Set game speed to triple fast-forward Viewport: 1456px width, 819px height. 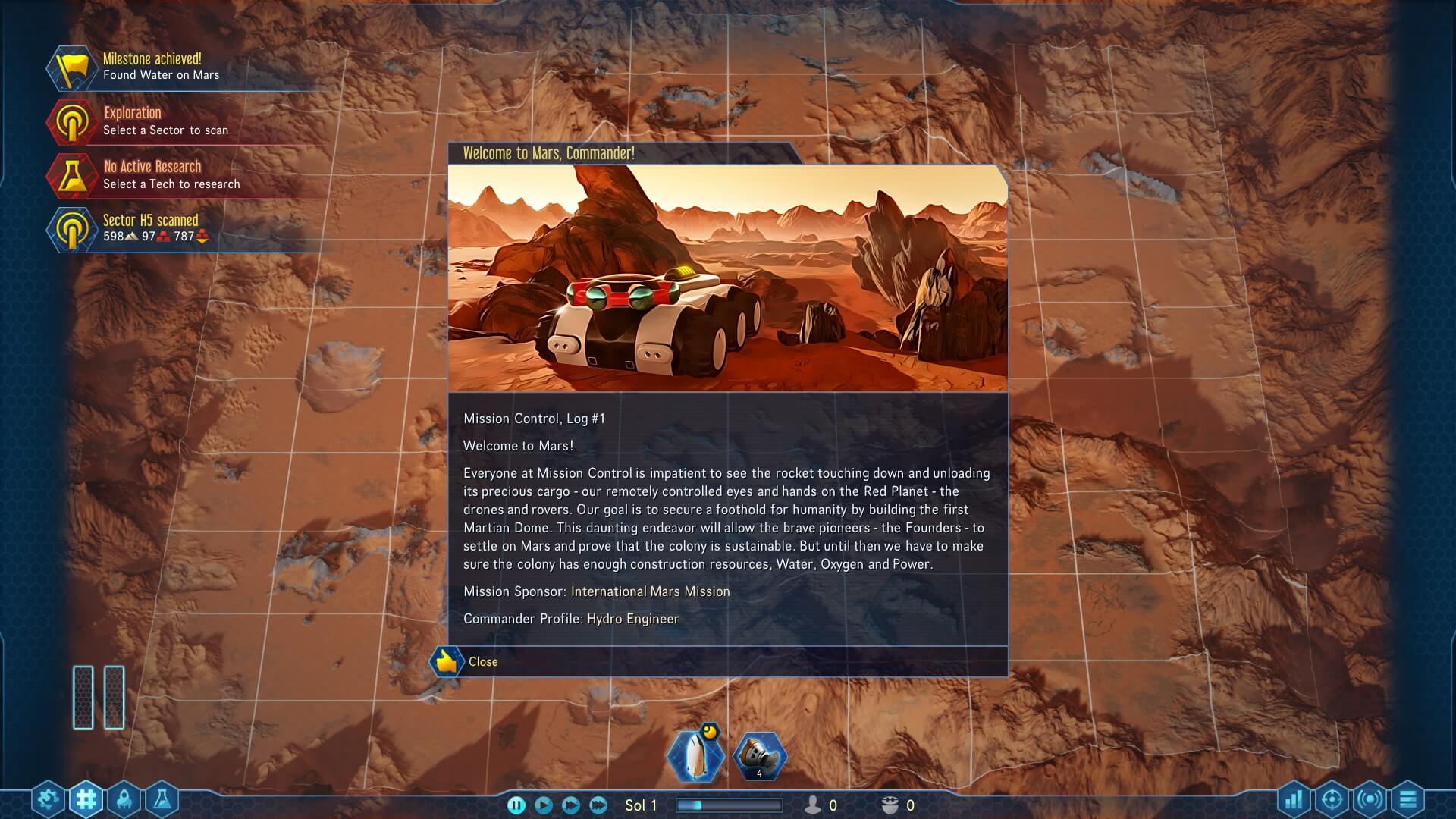click(x=598, y=805)
